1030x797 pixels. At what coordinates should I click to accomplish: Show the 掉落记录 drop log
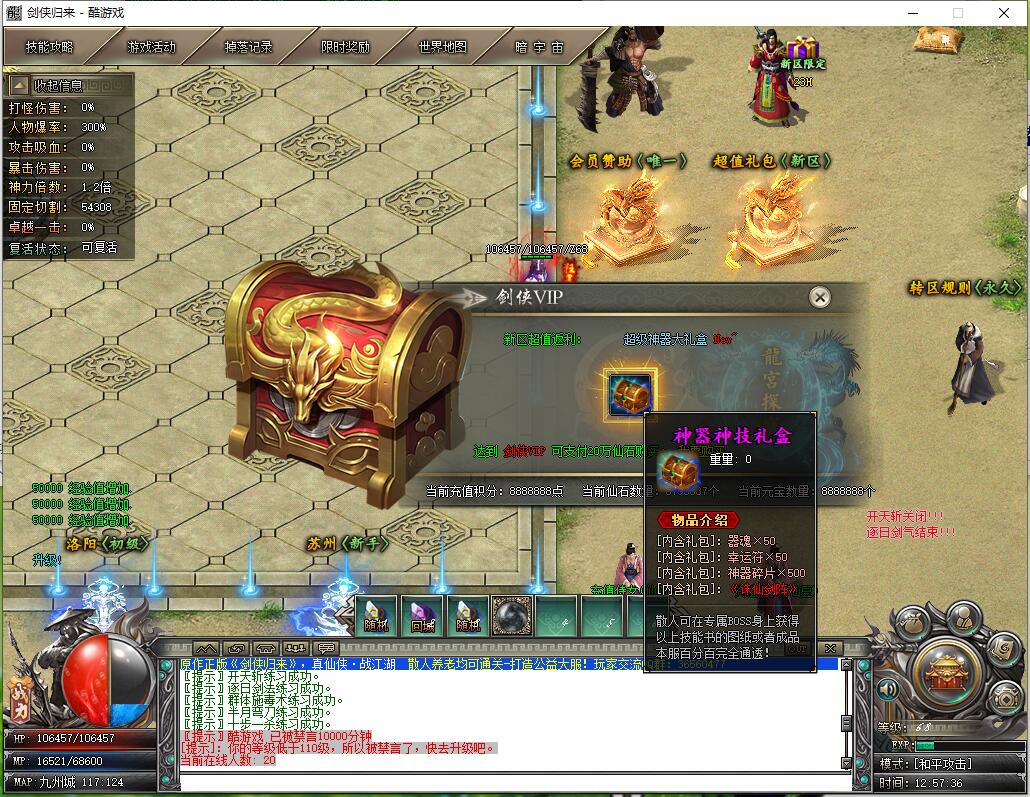click(248, 47)
